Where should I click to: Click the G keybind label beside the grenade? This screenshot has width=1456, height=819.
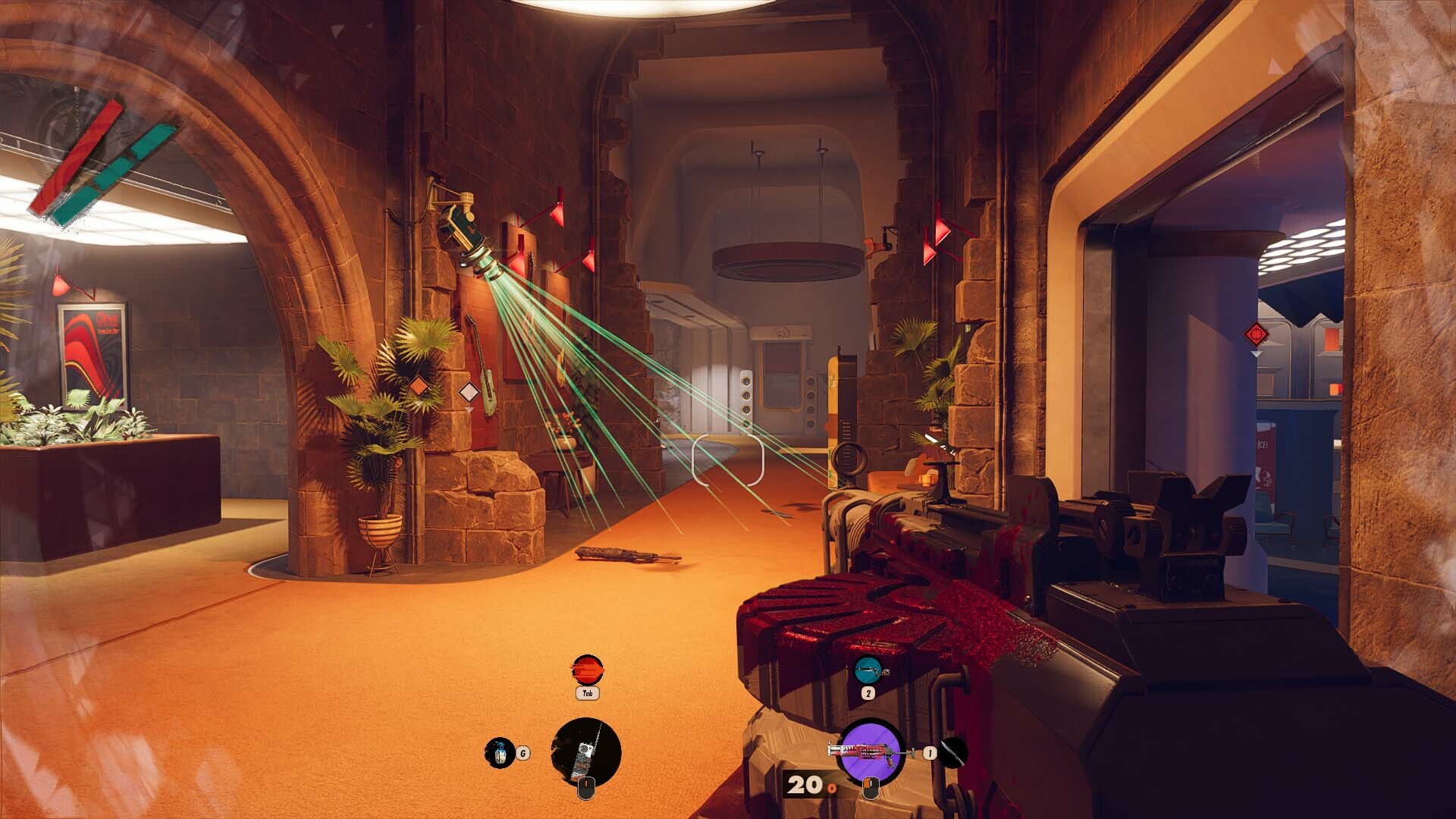pos(522,753)
